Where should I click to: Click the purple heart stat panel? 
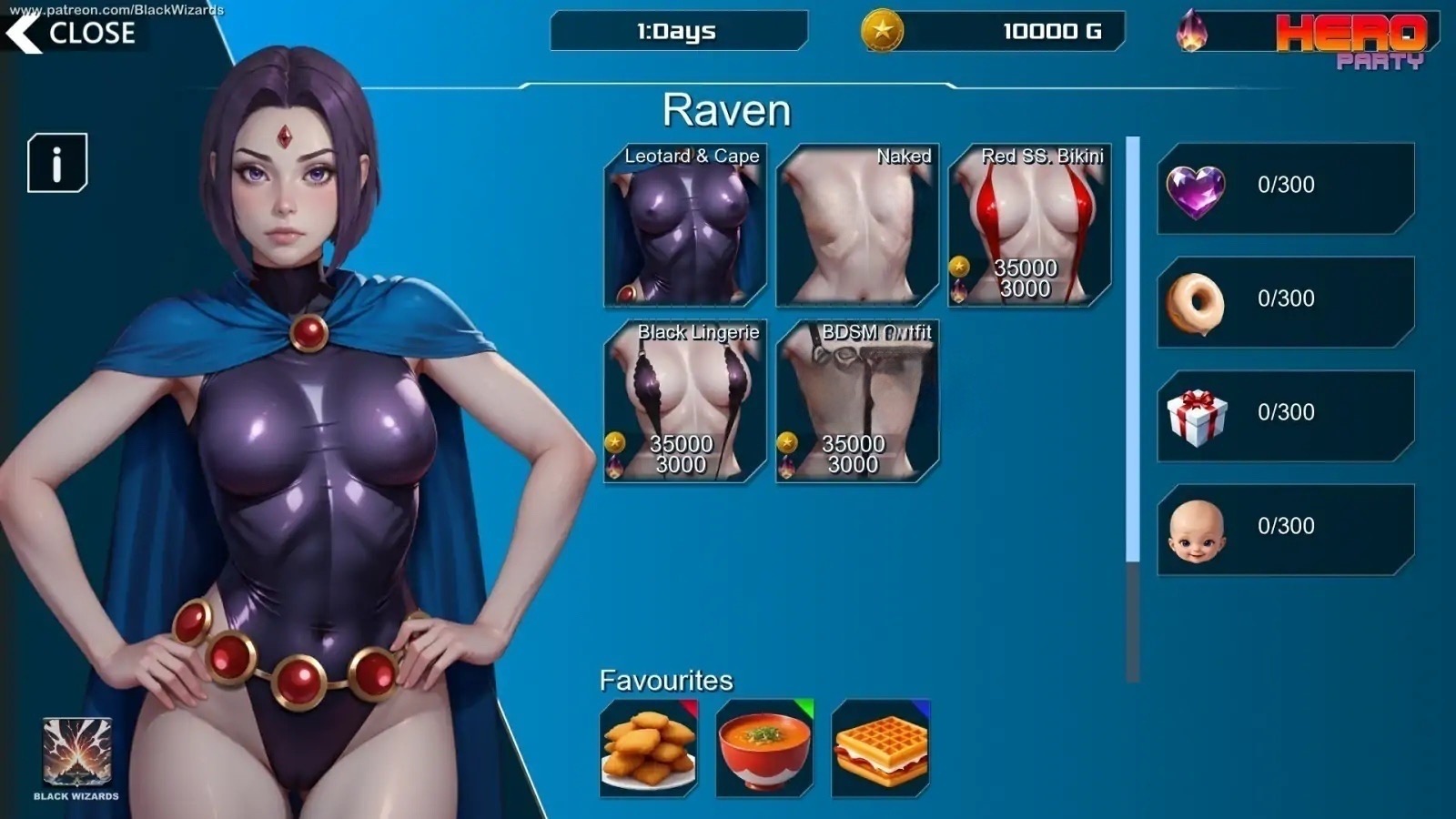1285,188
